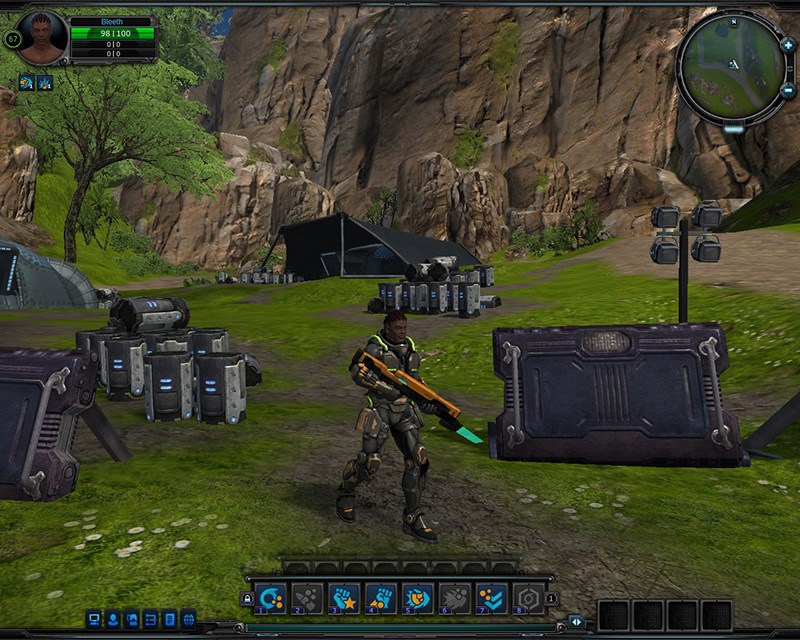Screen dimensions: 800x640
Task: Toggle the hotbar lock icon
Action: (247, 598)
